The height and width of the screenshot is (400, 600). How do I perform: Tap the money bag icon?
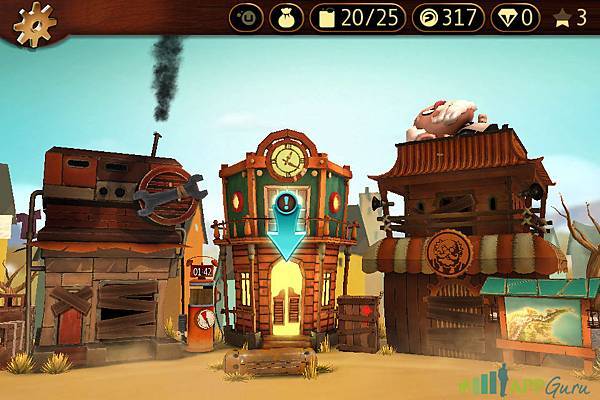286,17
